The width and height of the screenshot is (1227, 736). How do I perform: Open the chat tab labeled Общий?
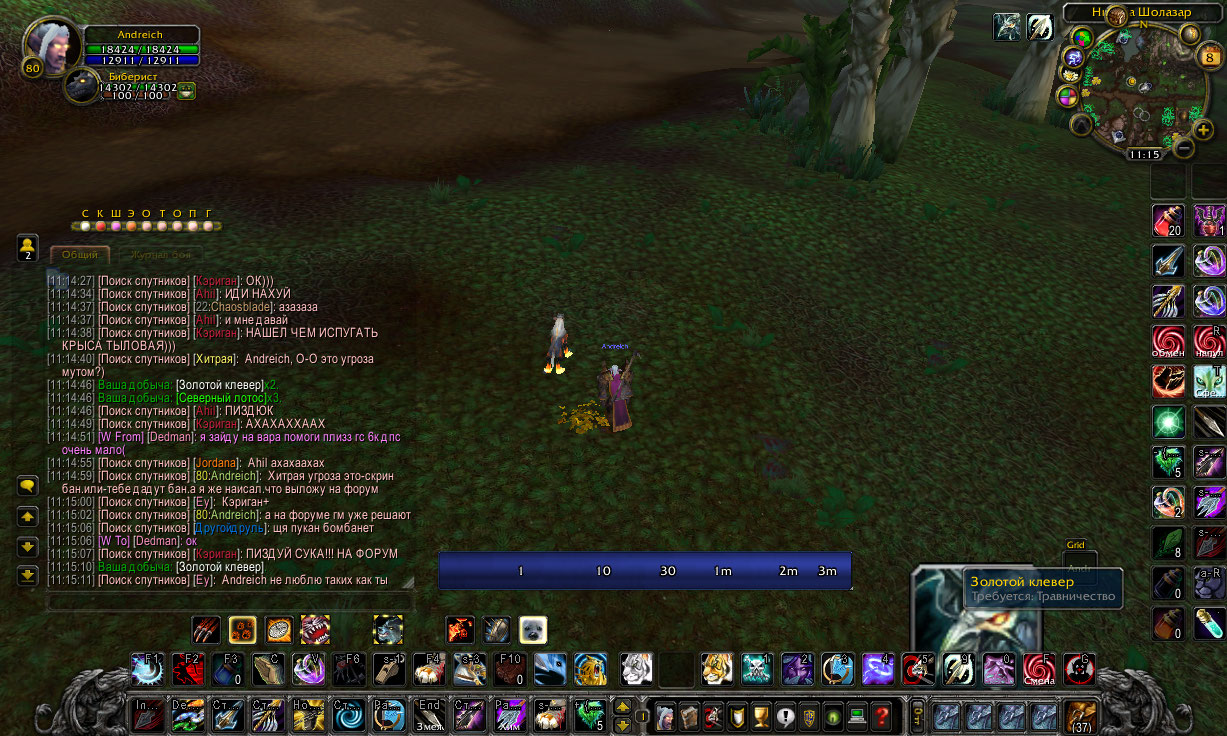(80, 255)
